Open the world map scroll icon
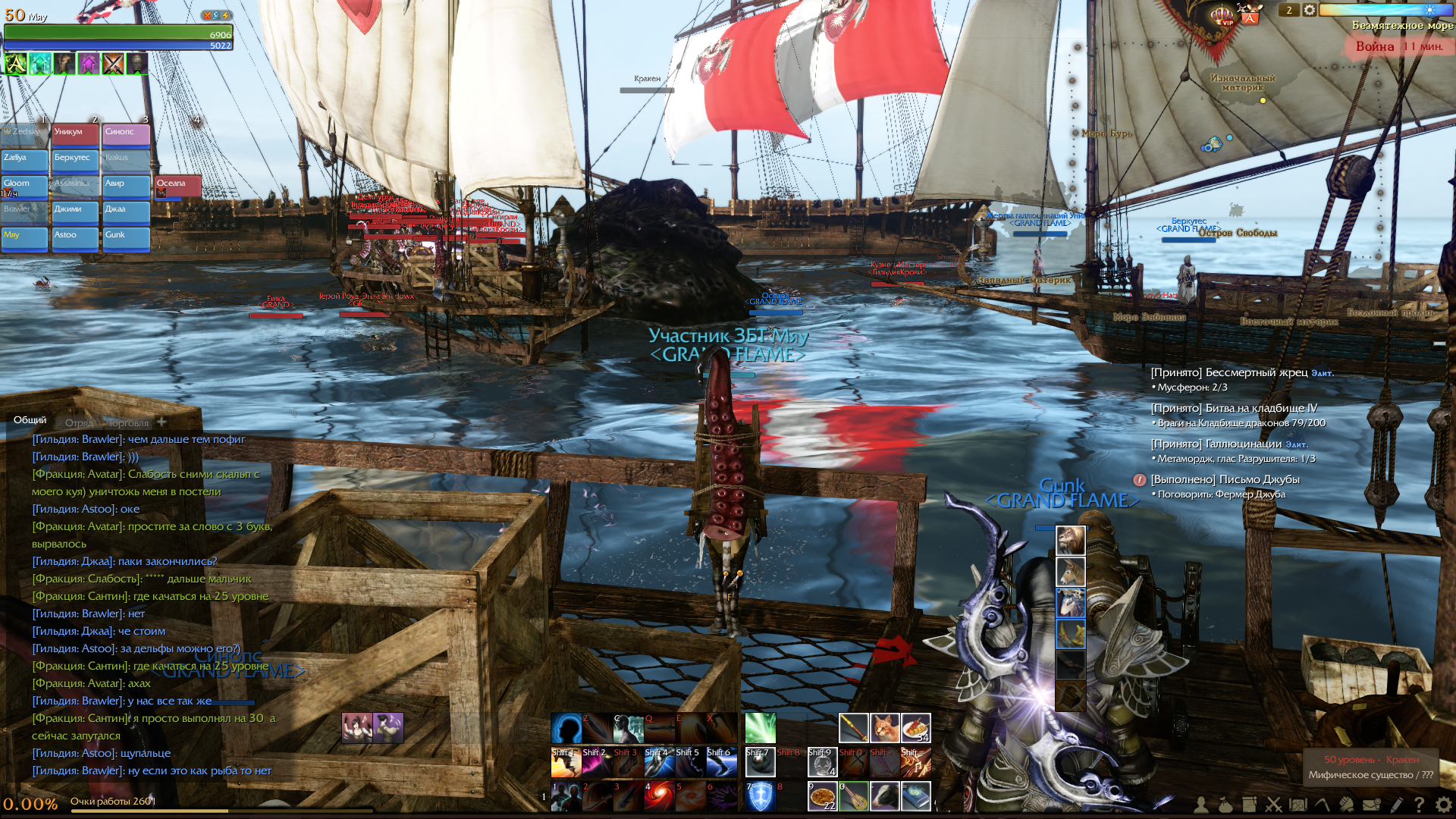 [x=1298, y=805]
